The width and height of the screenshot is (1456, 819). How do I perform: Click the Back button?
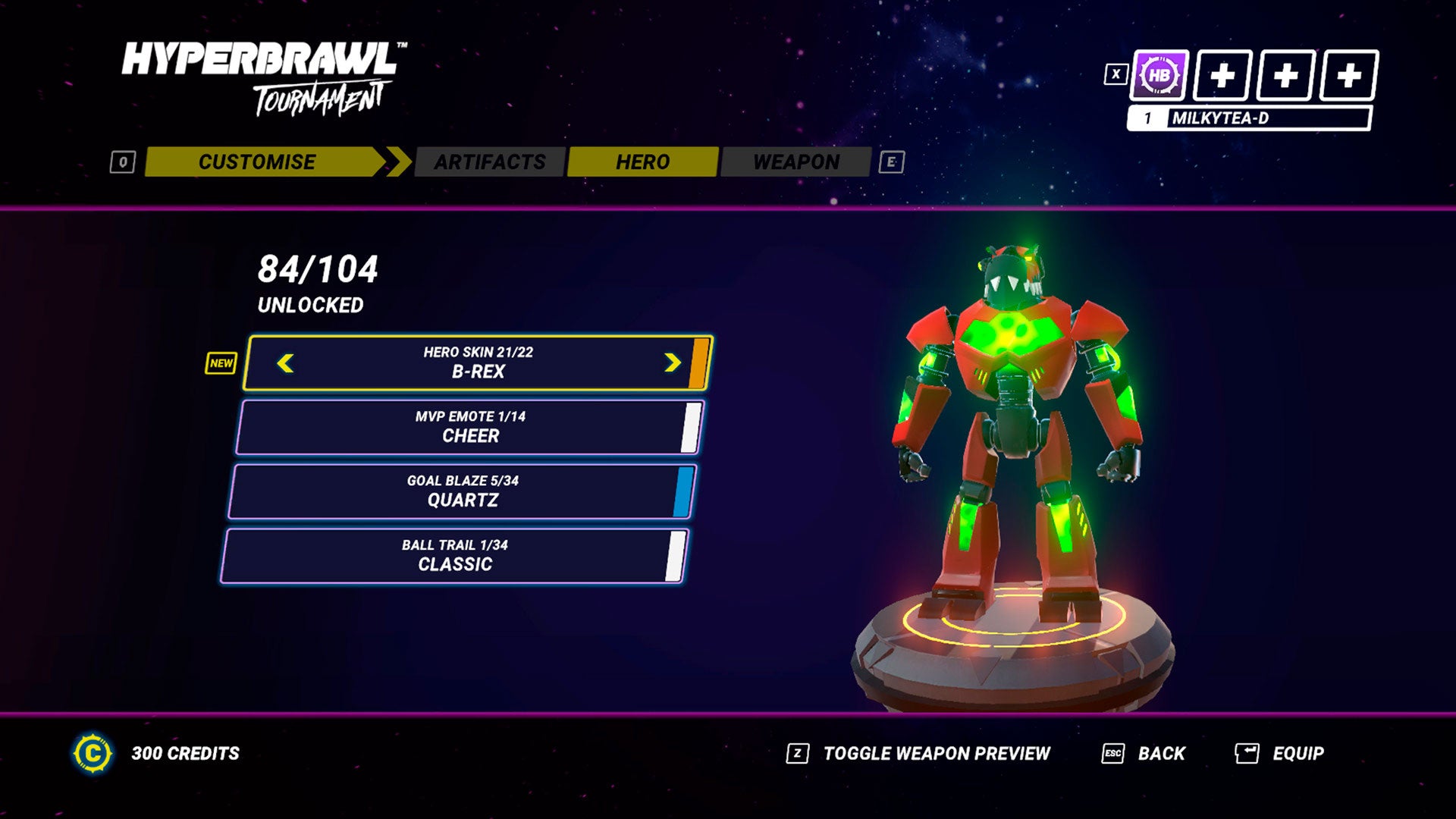pos(1160,753)
